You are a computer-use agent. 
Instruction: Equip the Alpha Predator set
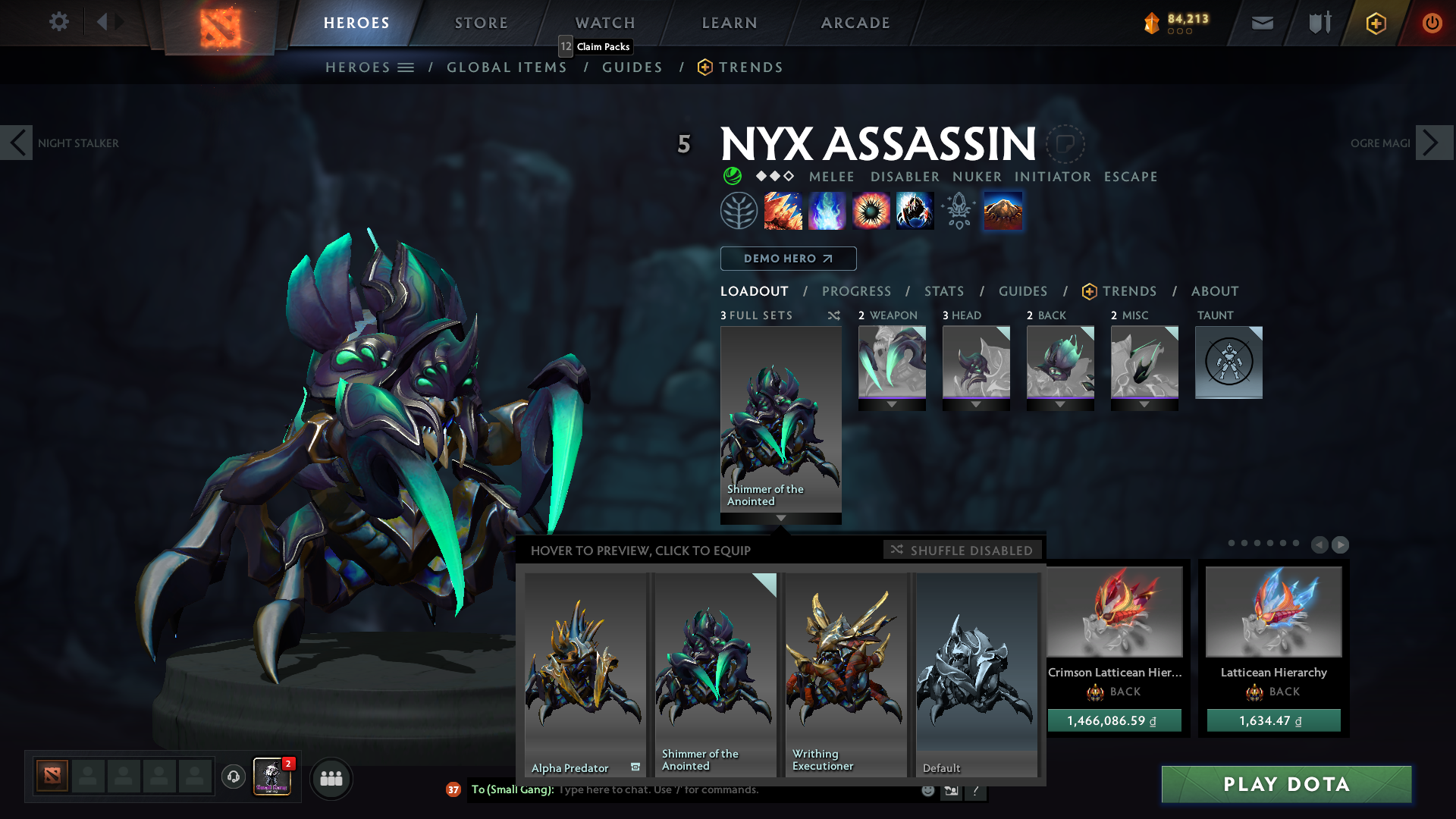click(x=584, y=673)
